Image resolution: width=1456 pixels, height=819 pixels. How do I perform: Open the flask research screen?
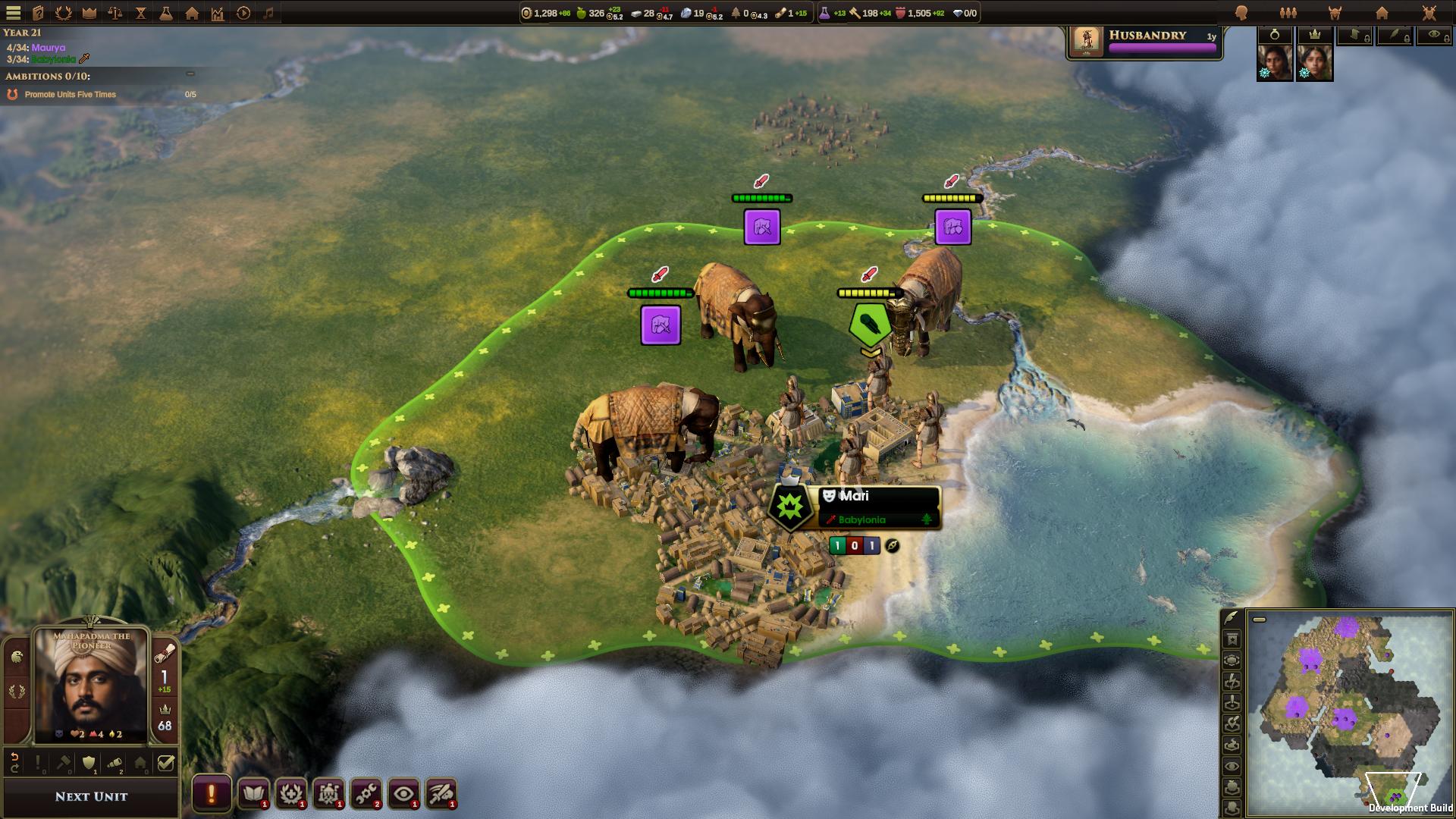tap(165, 13)
